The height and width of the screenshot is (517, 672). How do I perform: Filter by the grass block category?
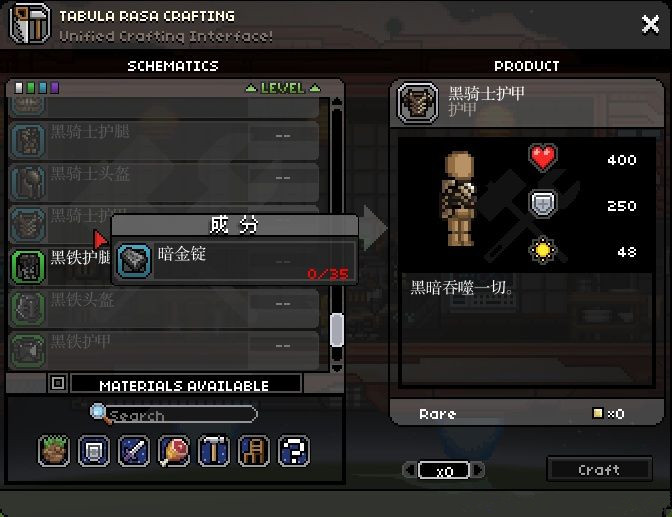(x=54, y=451)
